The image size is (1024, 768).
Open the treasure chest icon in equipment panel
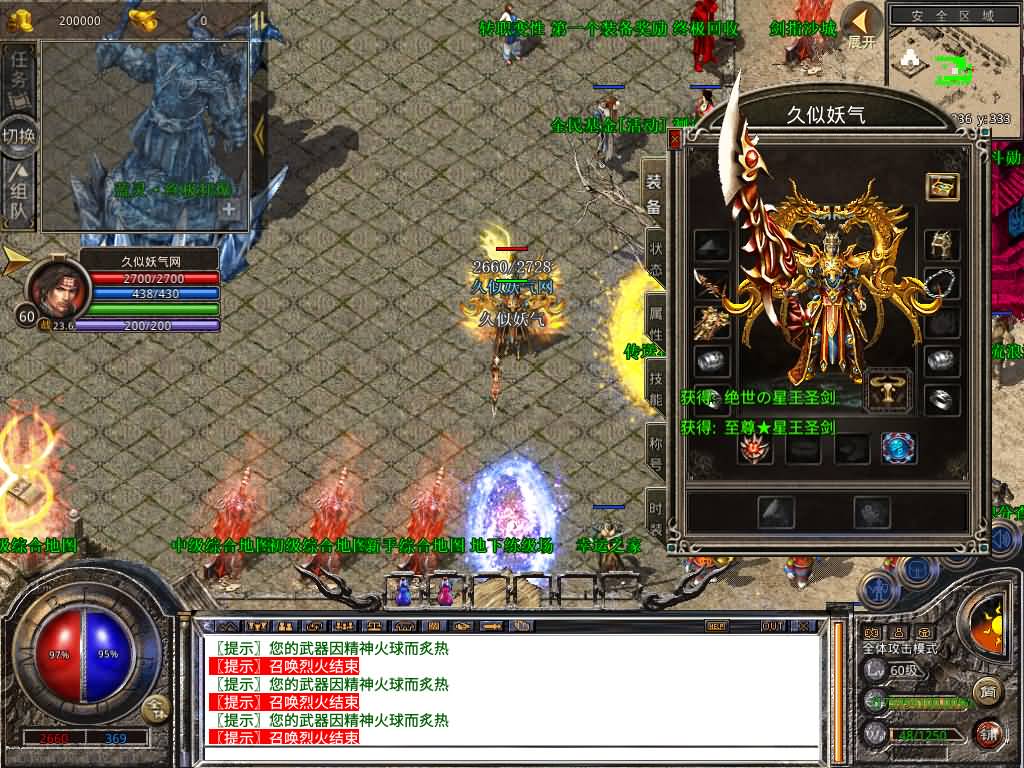(x=942, y=187)
